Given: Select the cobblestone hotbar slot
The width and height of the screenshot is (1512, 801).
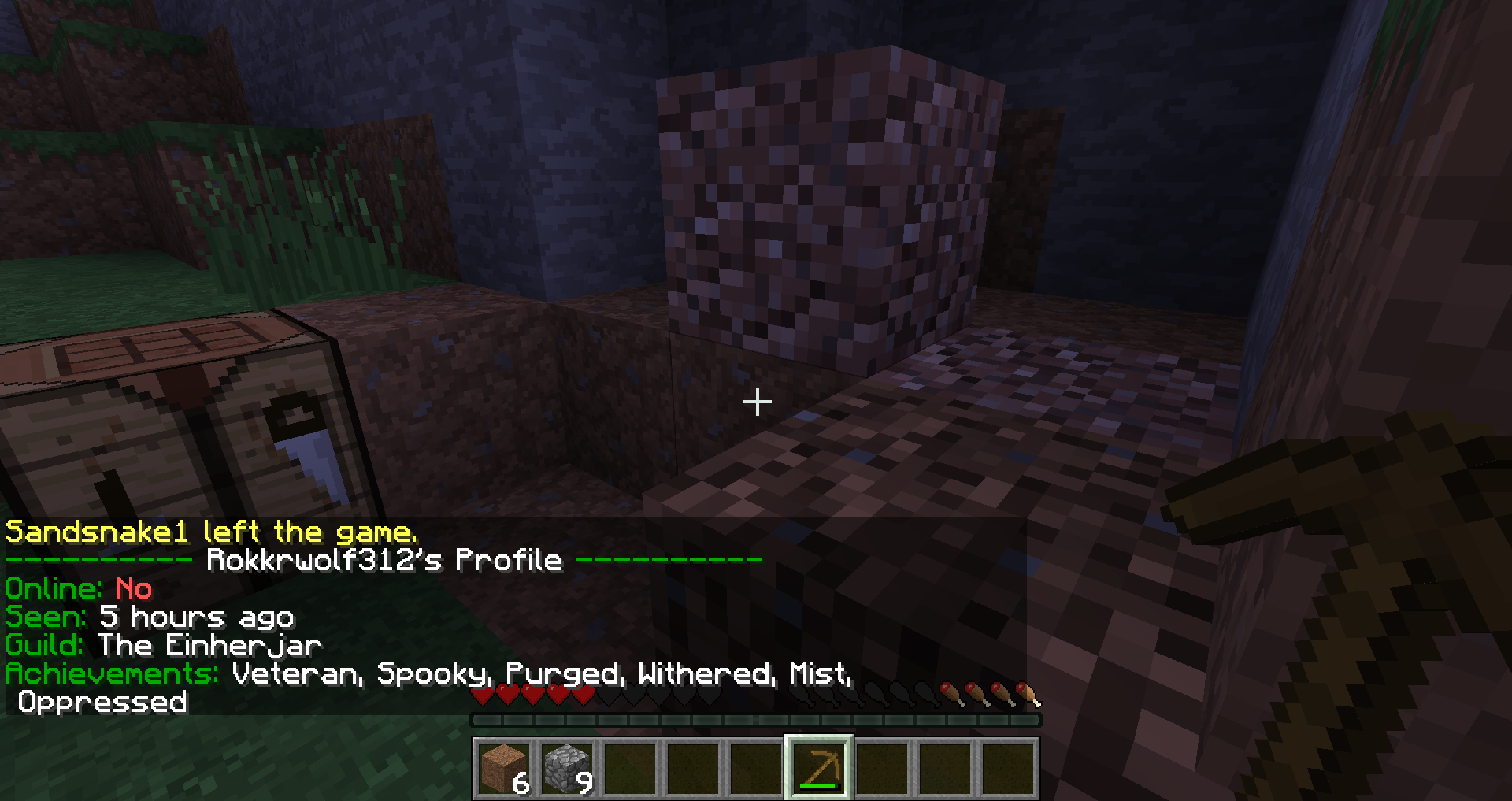Looking at the screenshot, I should coord(567,767).
